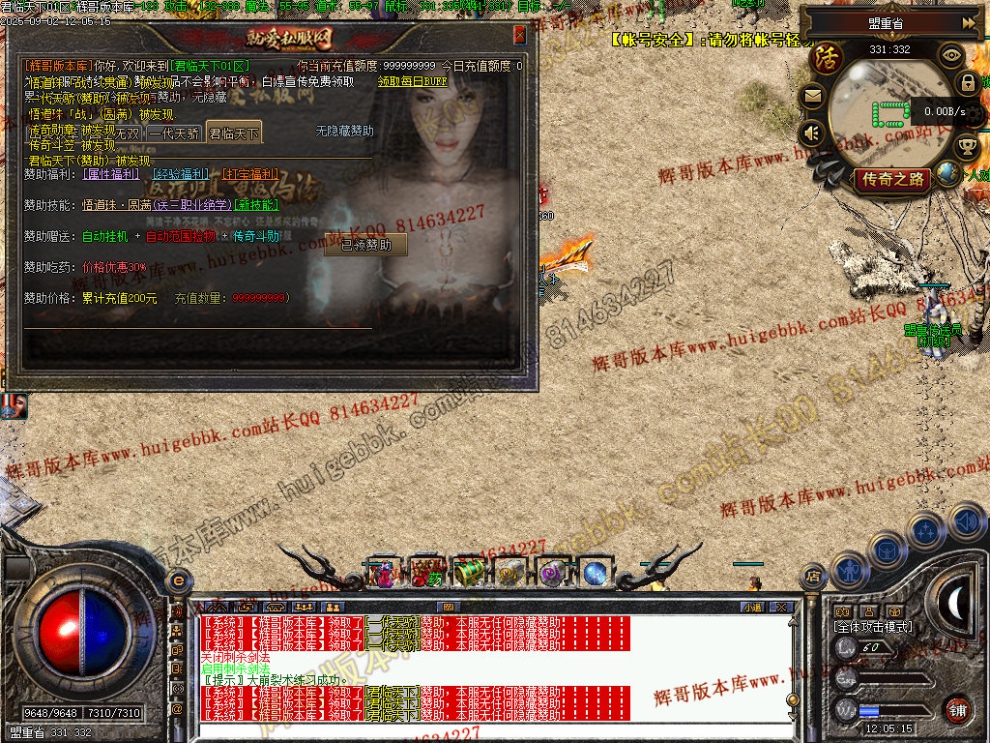This screenshot has width=990, height=743.
Task: Close the sponsorship dialog window
Action: [x=519, y=35]
